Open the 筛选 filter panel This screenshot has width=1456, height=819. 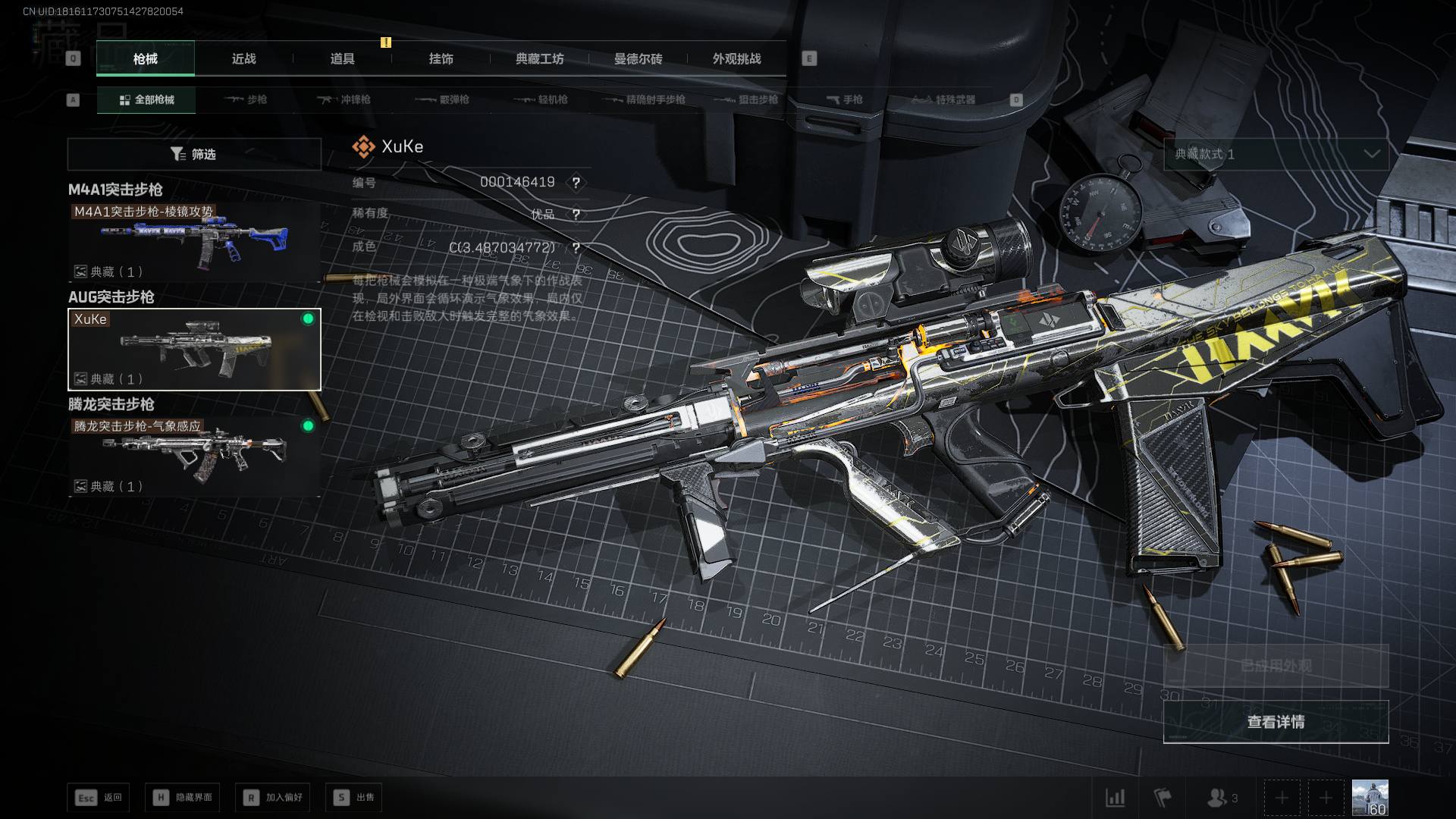coord(194,154)
